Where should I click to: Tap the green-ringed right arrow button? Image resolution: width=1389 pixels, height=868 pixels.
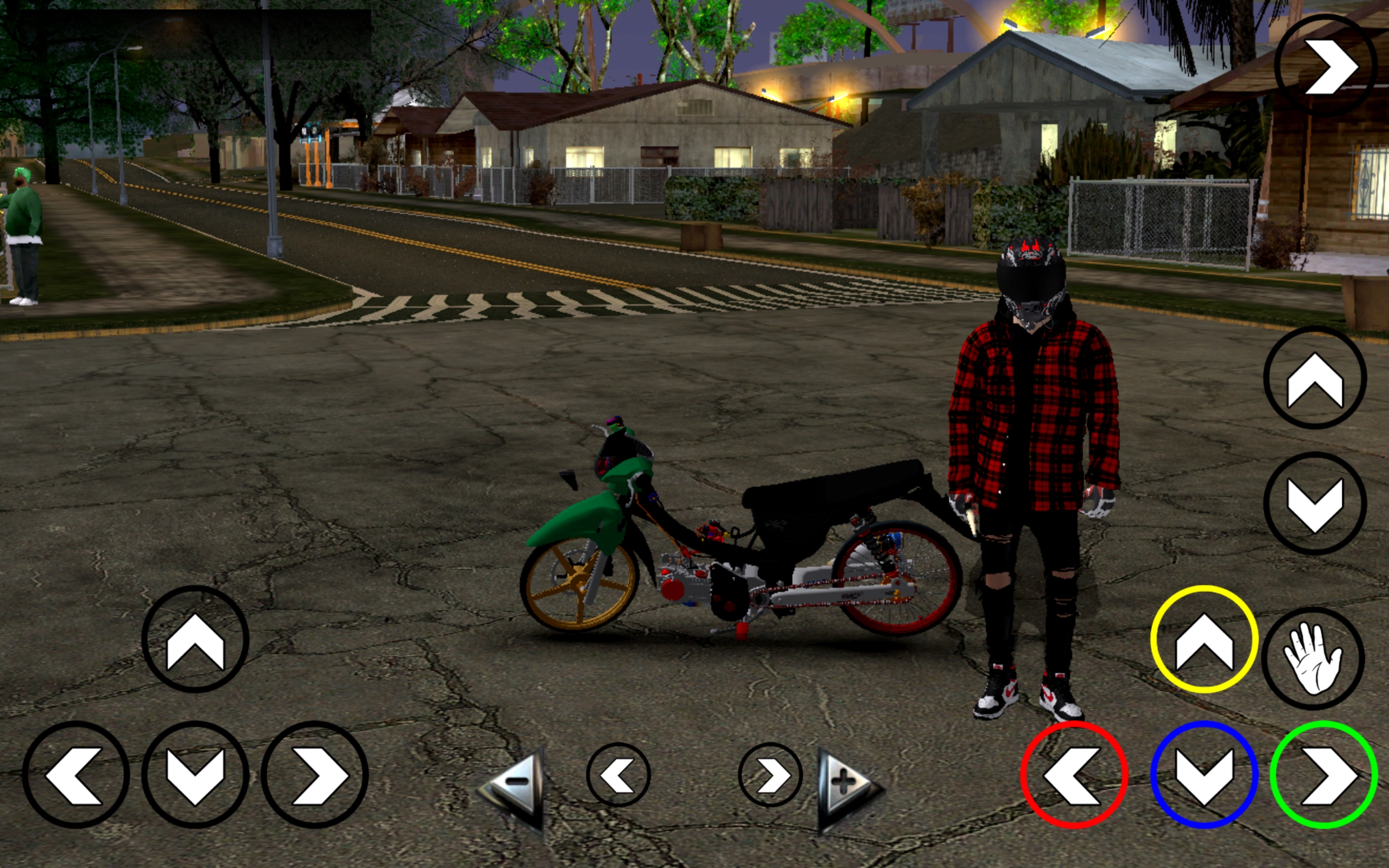(1323, 775)
